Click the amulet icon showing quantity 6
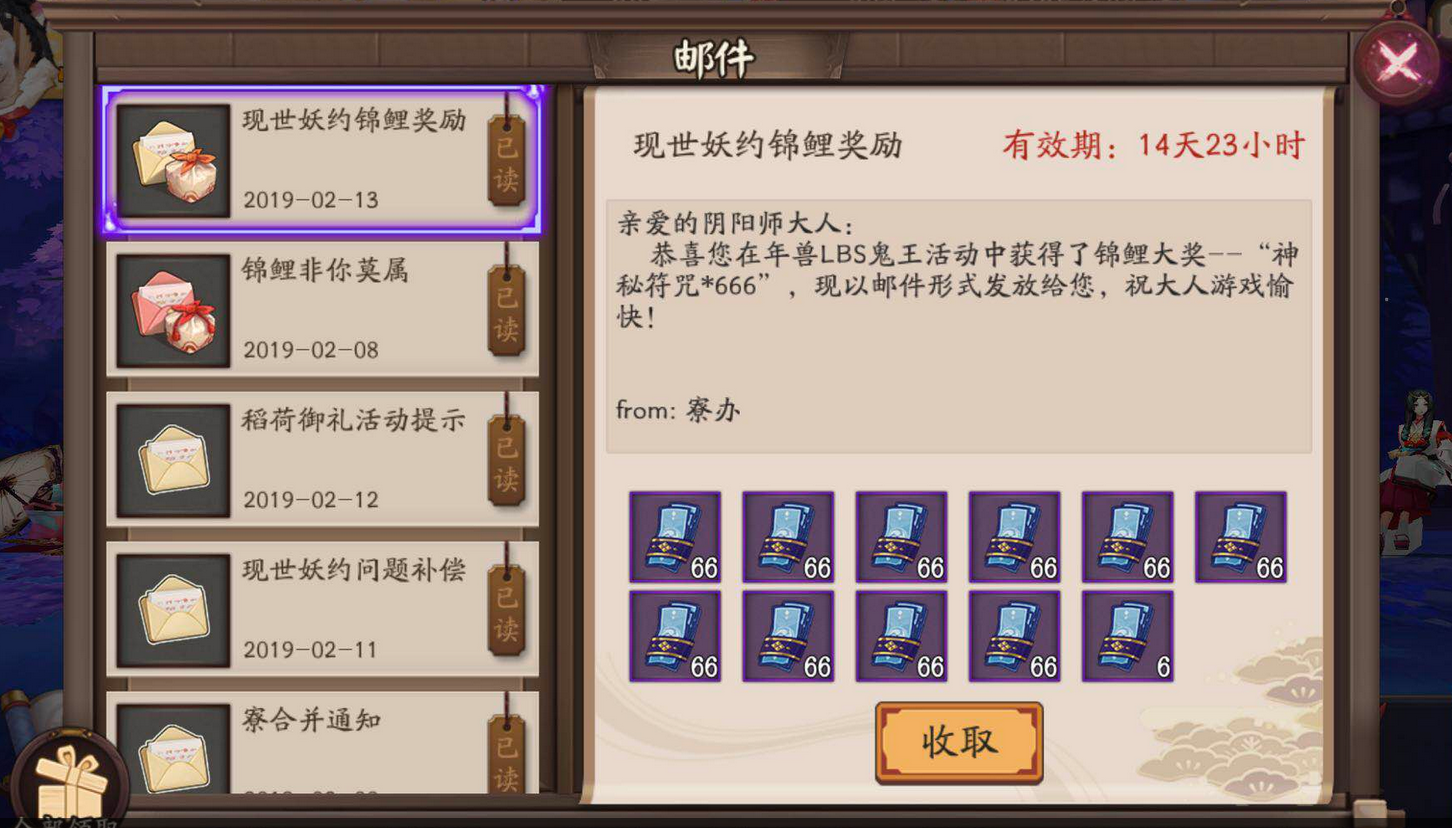 [1127, 636]
